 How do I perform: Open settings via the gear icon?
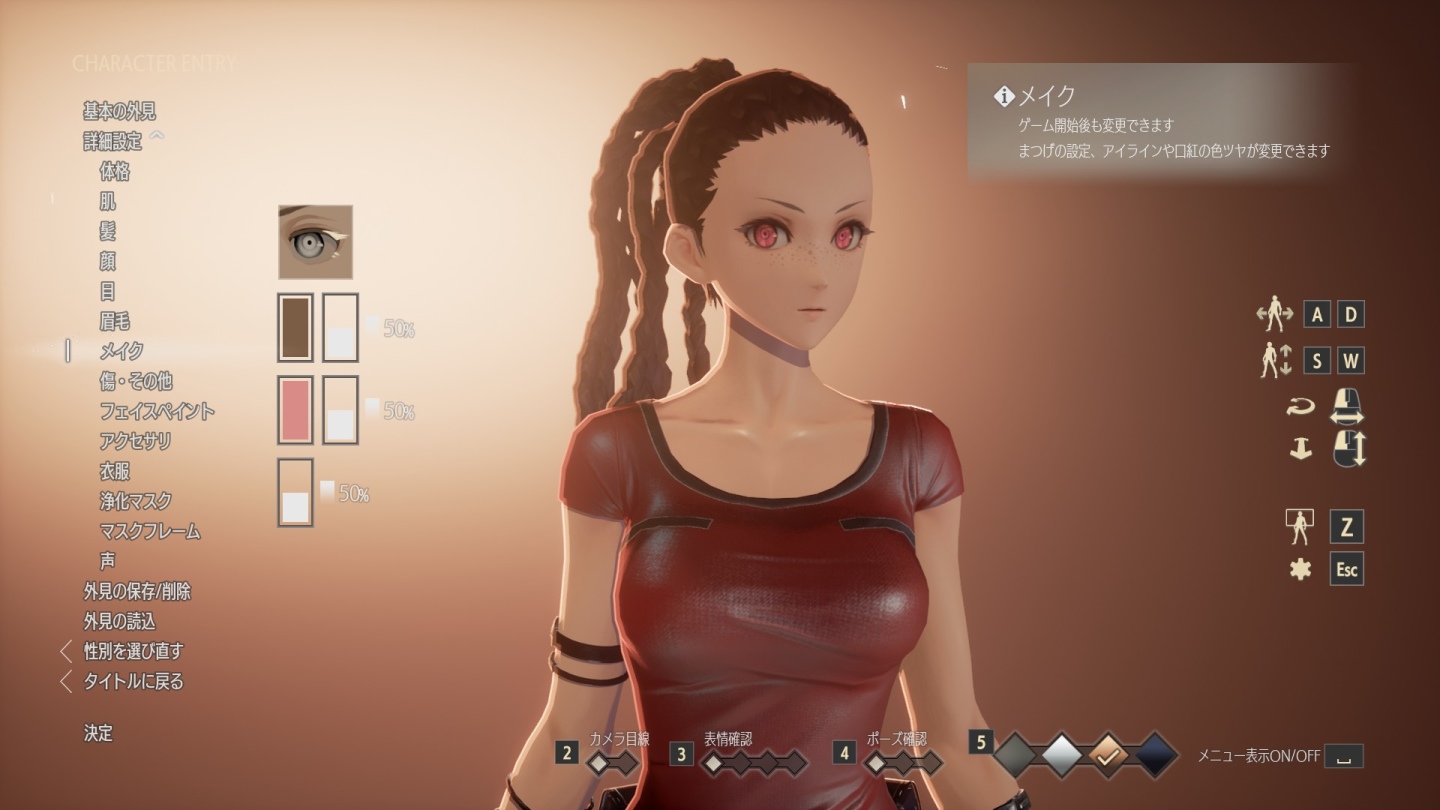tap(1300, 569)
